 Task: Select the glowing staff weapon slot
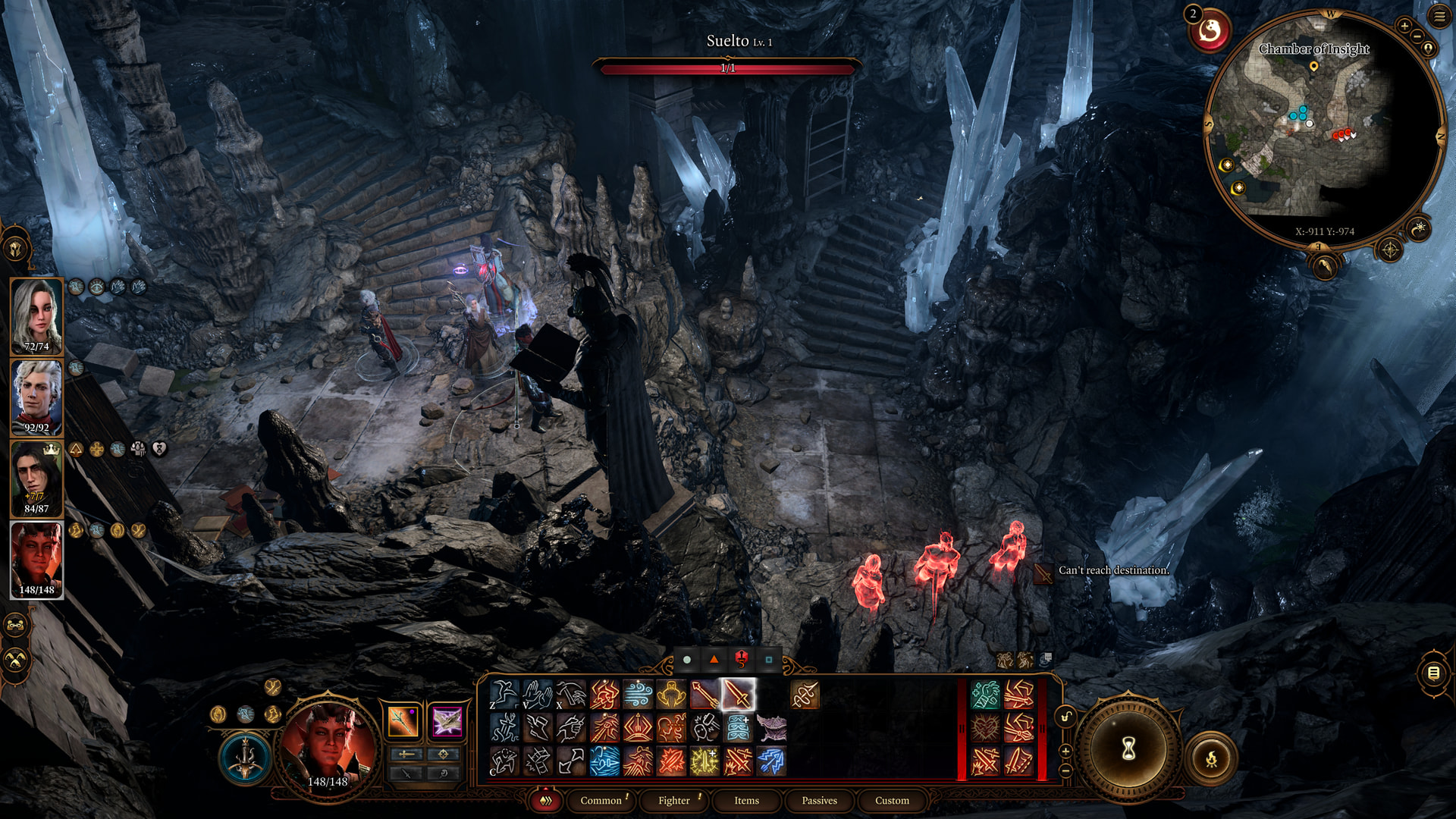[403, 721]
